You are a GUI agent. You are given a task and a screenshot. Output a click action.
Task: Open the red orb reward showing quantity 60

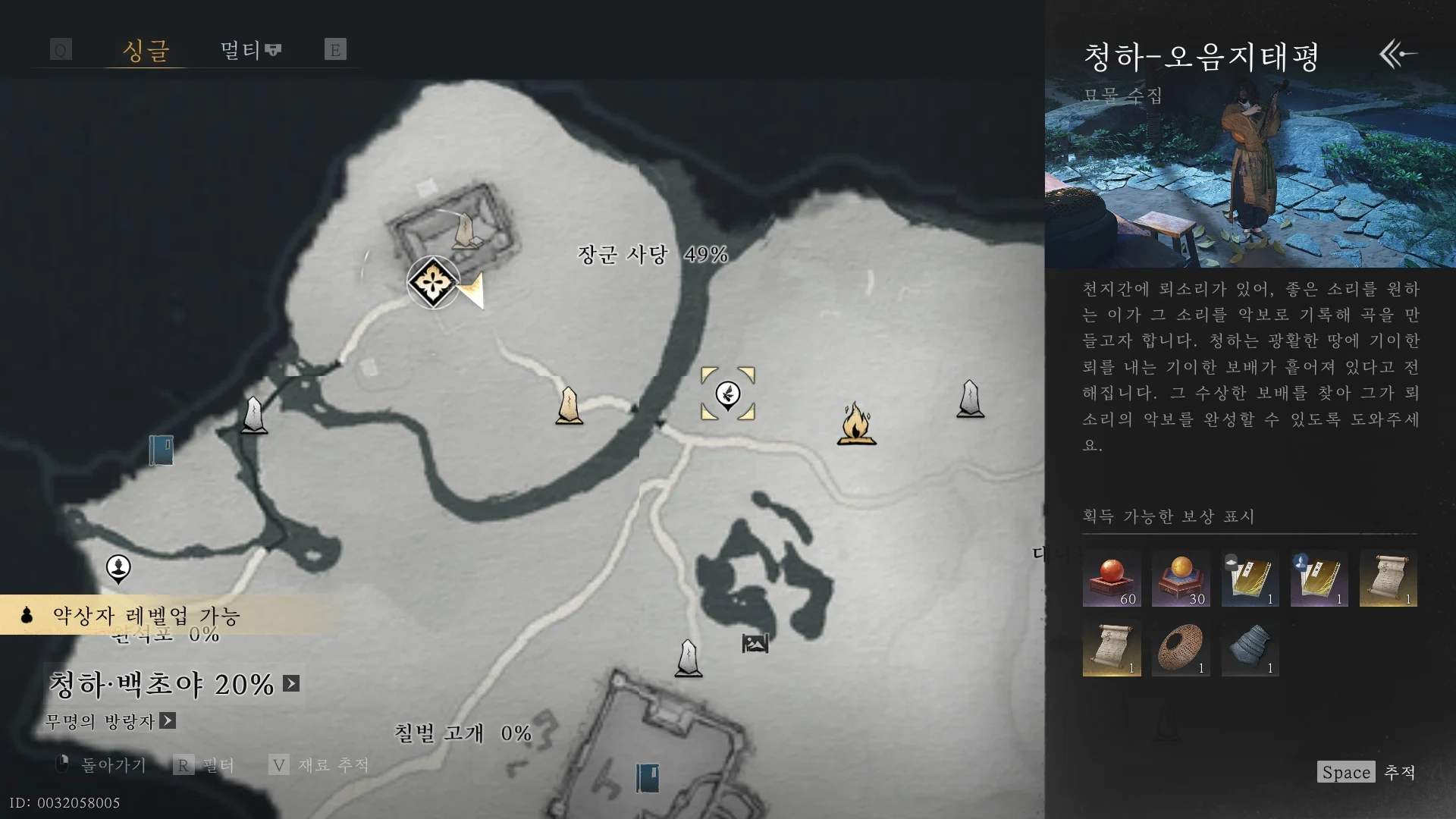tap(1112, 579)
